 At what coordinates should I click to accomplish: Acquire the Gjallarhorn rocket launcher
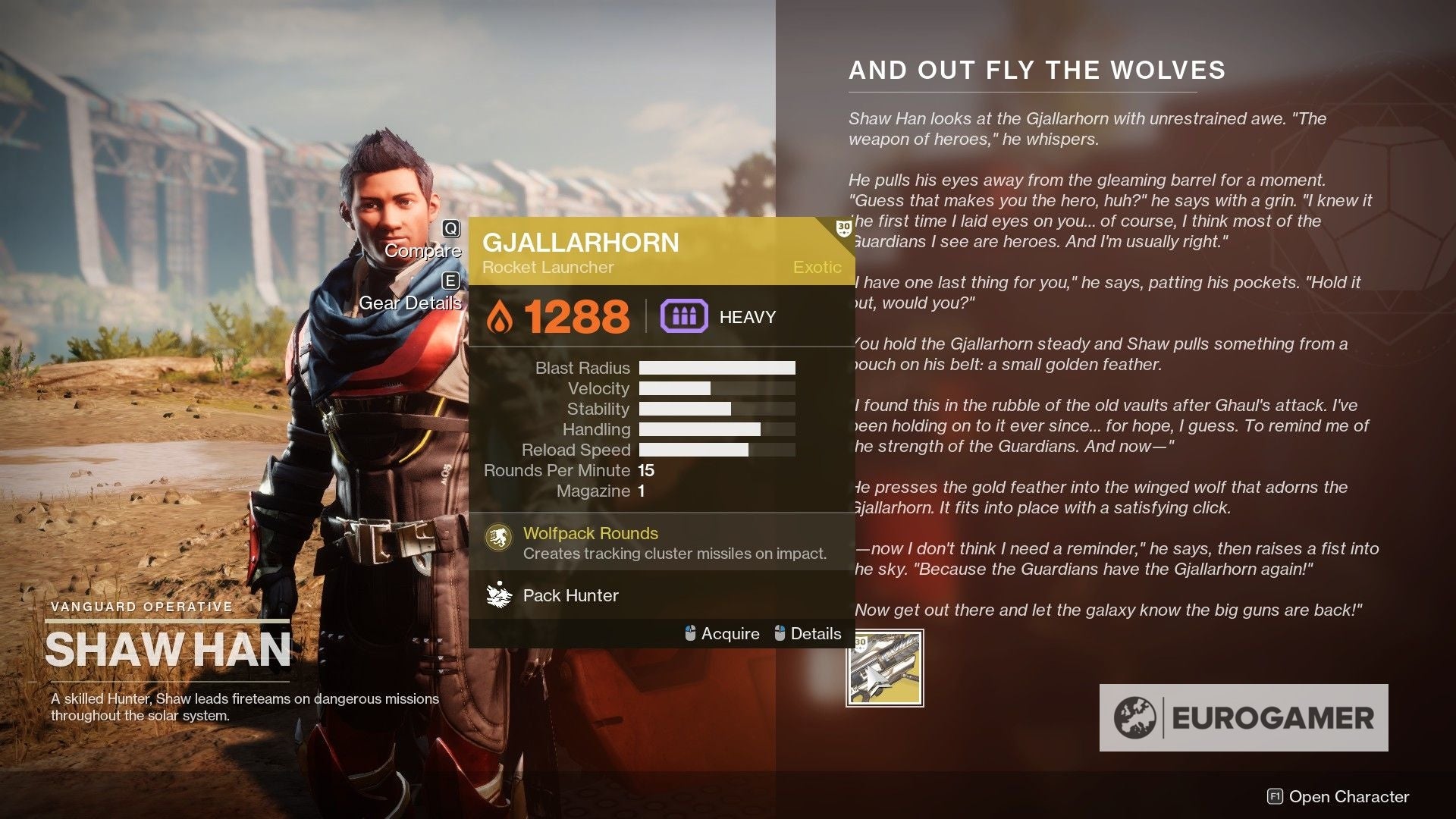point(730,633)
